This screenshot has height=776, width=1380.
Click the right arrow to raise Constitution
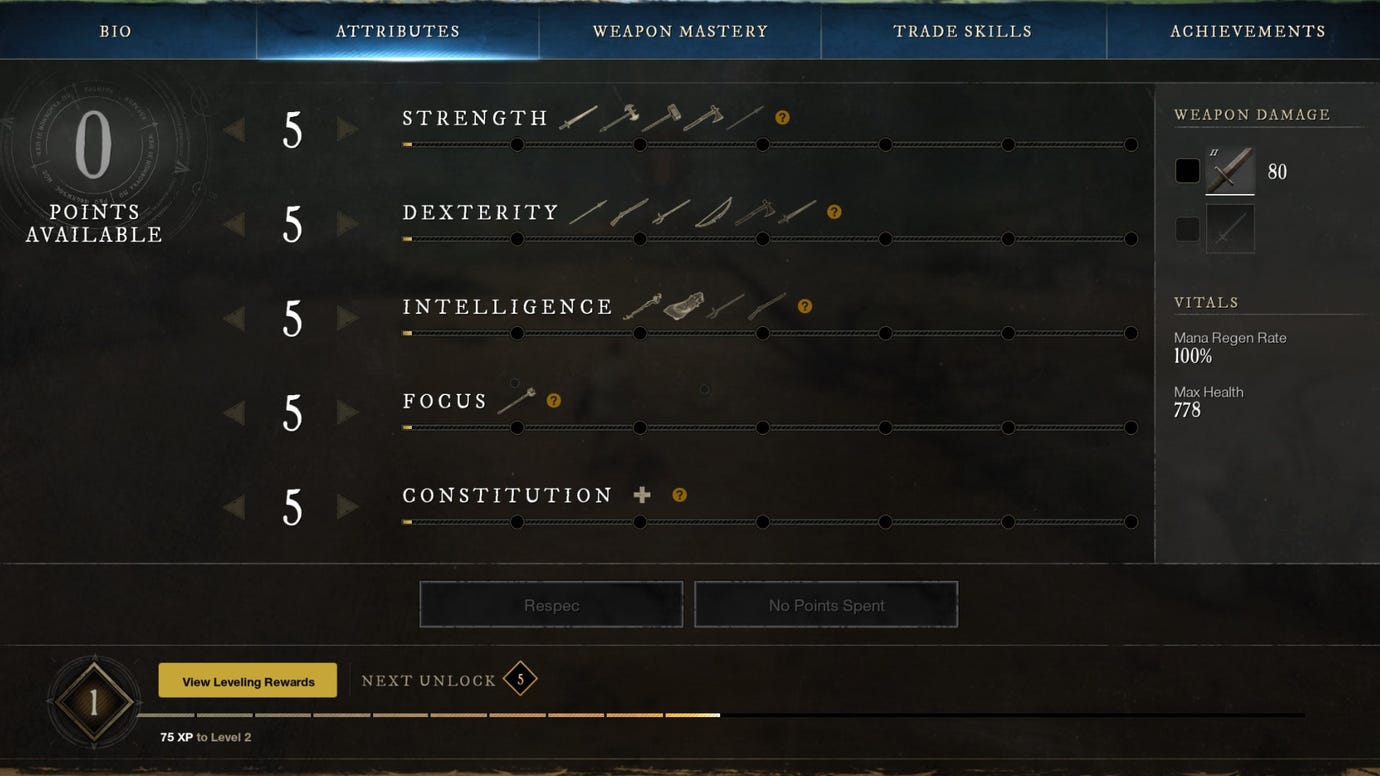(x=348, y=507)
